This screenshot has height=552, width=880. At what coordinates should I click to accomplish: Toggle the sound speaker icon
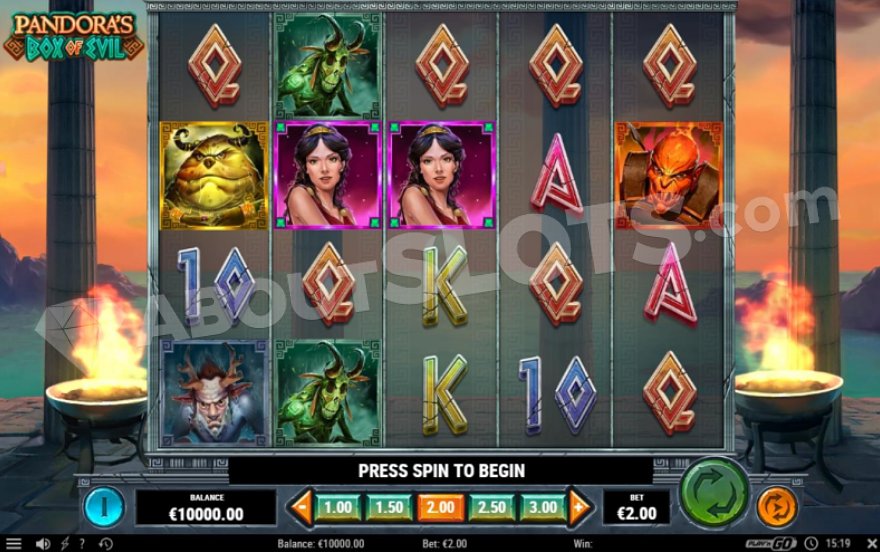(43, 543)
